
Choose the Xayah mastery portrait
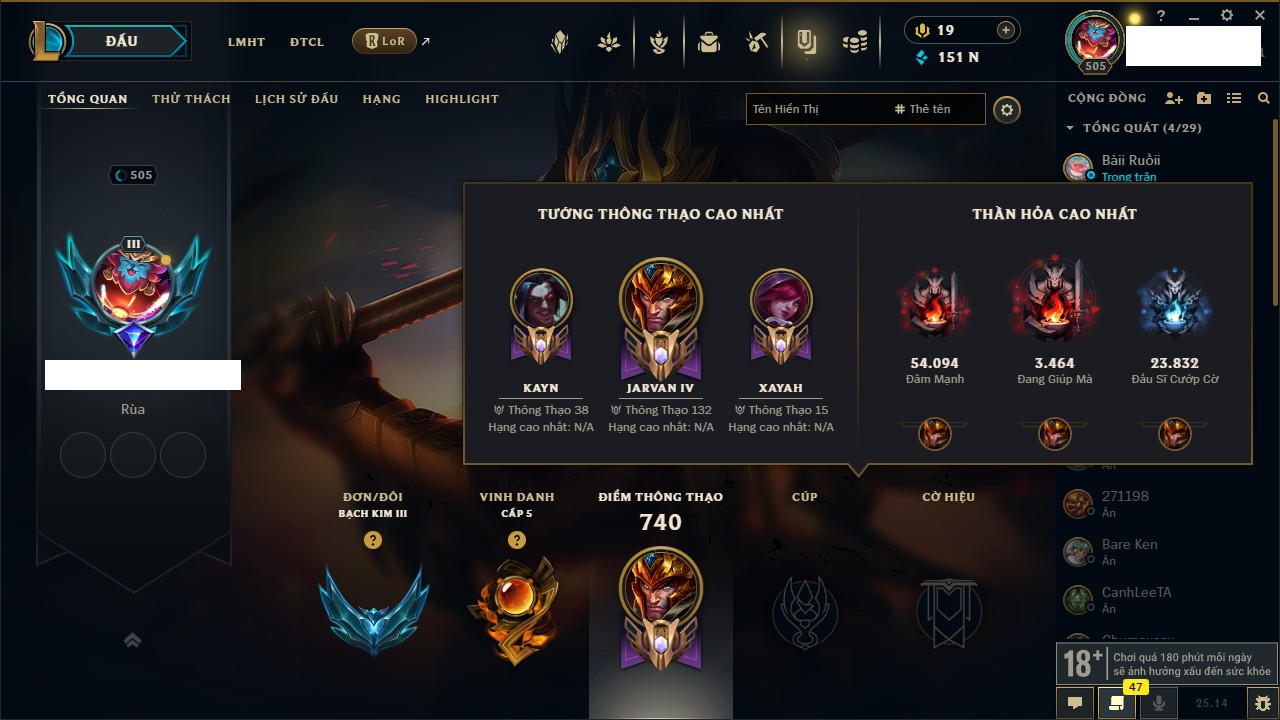pyautogui.click(x=781, y=300)
